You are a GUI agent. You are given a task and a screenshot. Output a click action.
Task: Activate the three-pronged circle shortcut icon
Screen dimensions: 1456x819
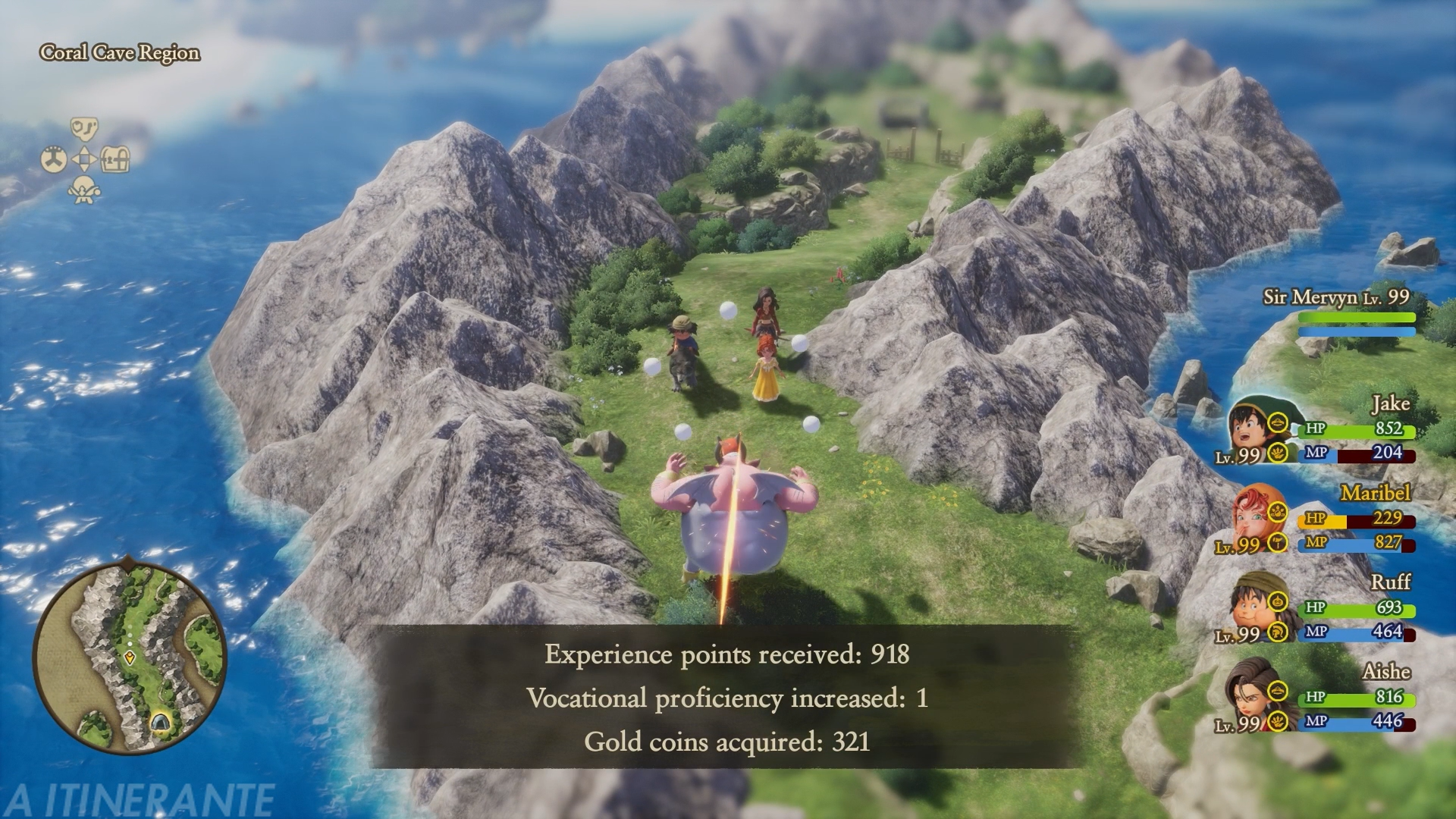(54, 160)
